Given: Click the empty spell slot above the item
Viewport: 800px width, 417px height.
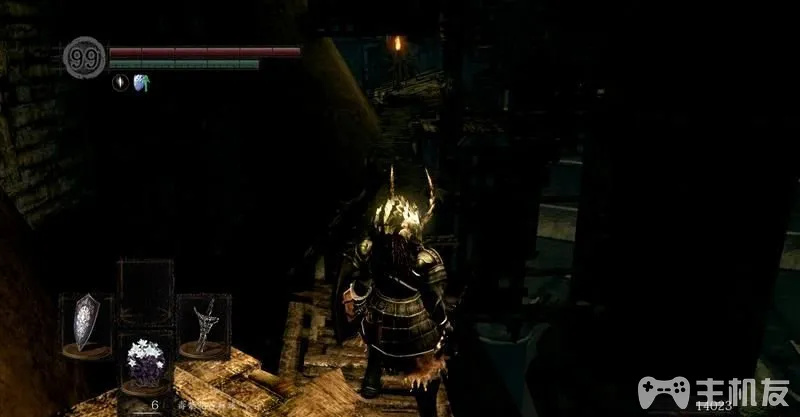Looking at the screenshot, I should click(144, 289).
